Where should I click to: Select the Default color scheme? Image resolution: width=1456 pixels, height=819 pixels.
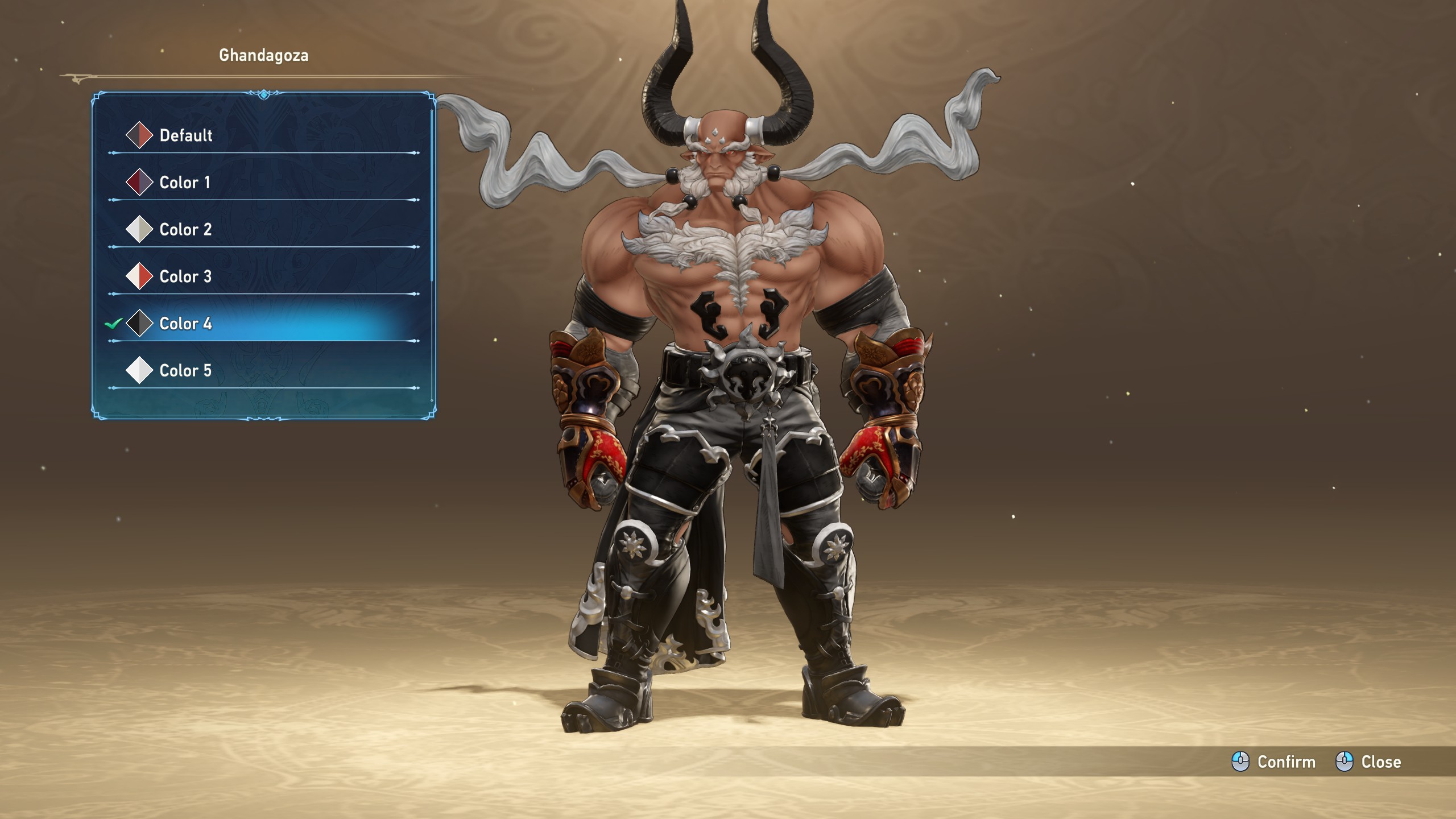point(185,135)
